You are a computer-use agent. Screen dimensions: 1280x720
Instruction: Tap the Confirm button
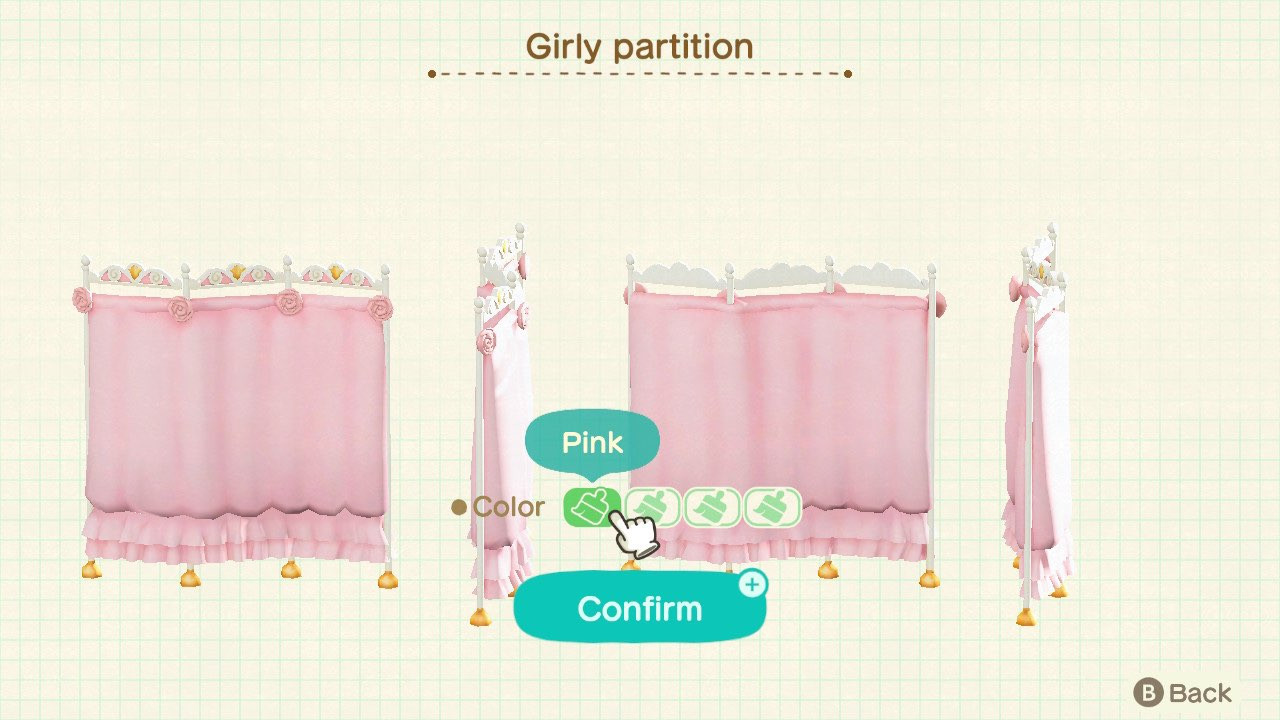point(640,608)
